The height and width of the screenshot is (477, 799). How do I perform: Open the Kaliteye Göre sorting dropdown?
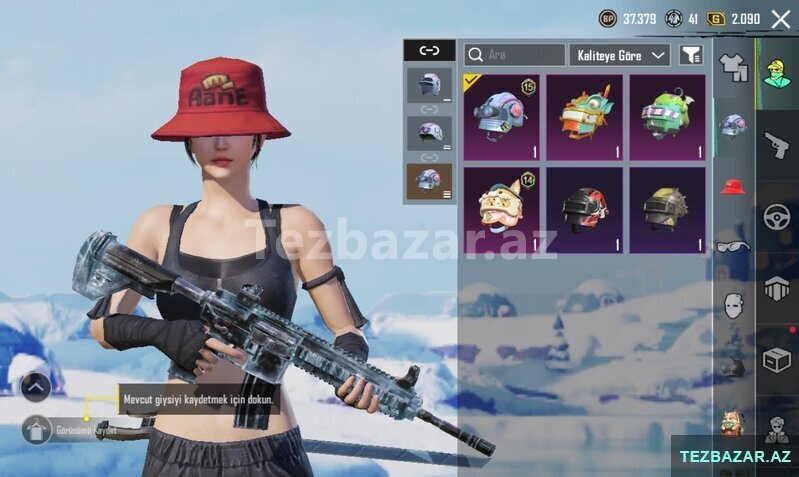pyautogui.click(x=620, y=55)
